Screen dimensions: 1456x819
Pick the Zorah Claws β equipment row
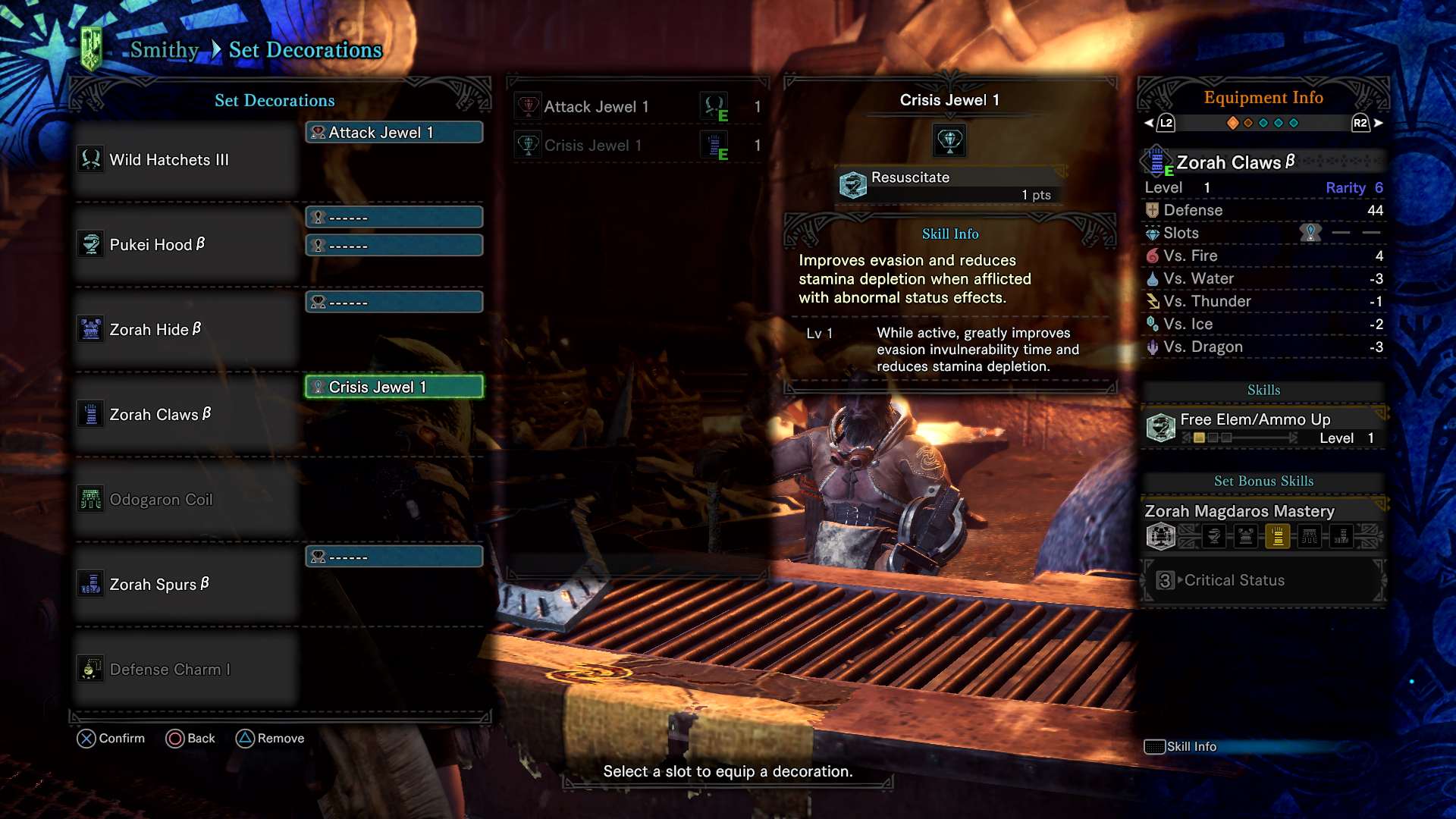click(186, 415)
